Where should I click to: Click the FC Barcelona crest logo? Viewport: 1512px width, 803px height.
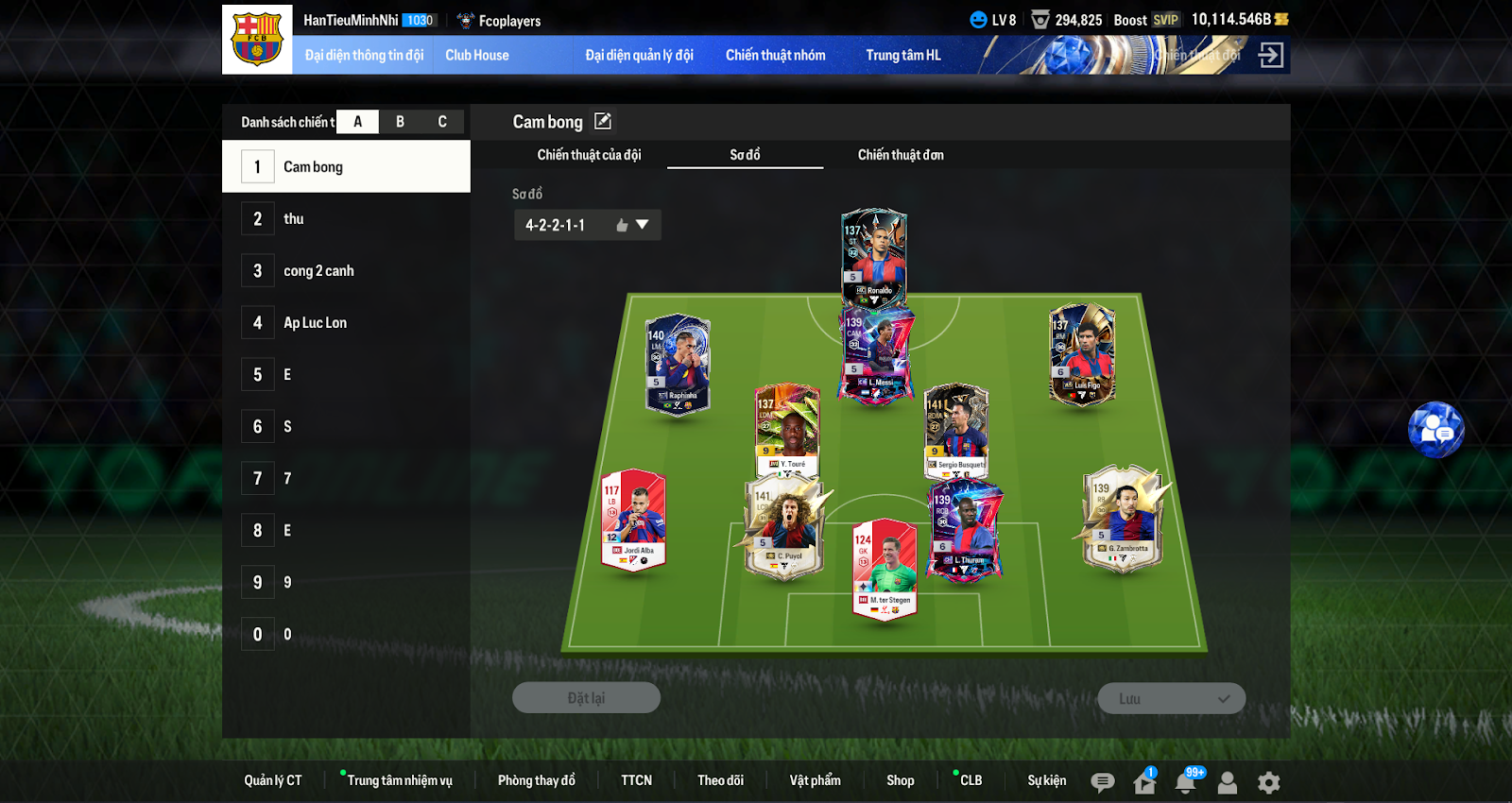click(255, 40)
